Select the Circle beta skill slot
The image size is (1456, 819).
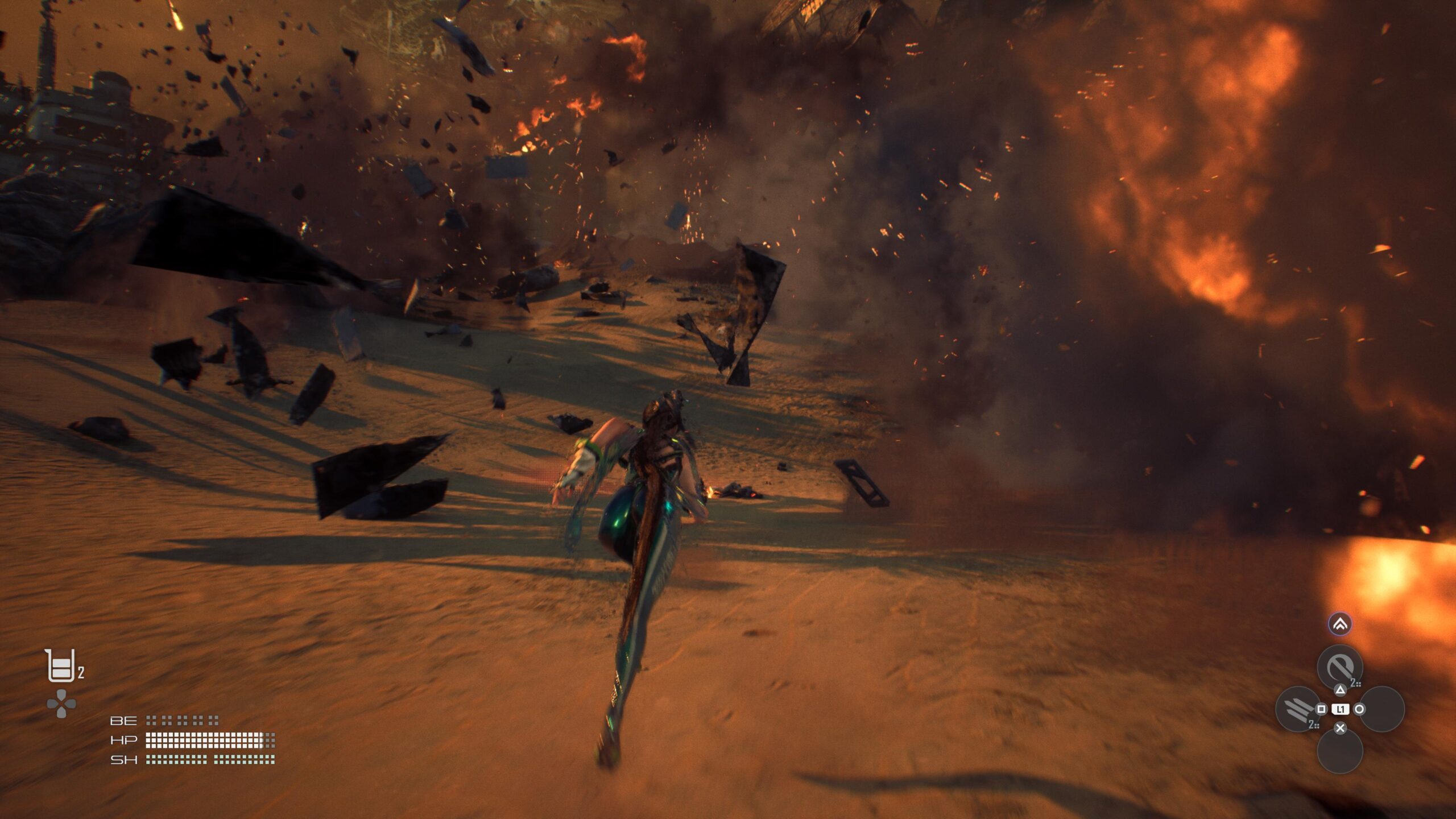coord(1383,708)
